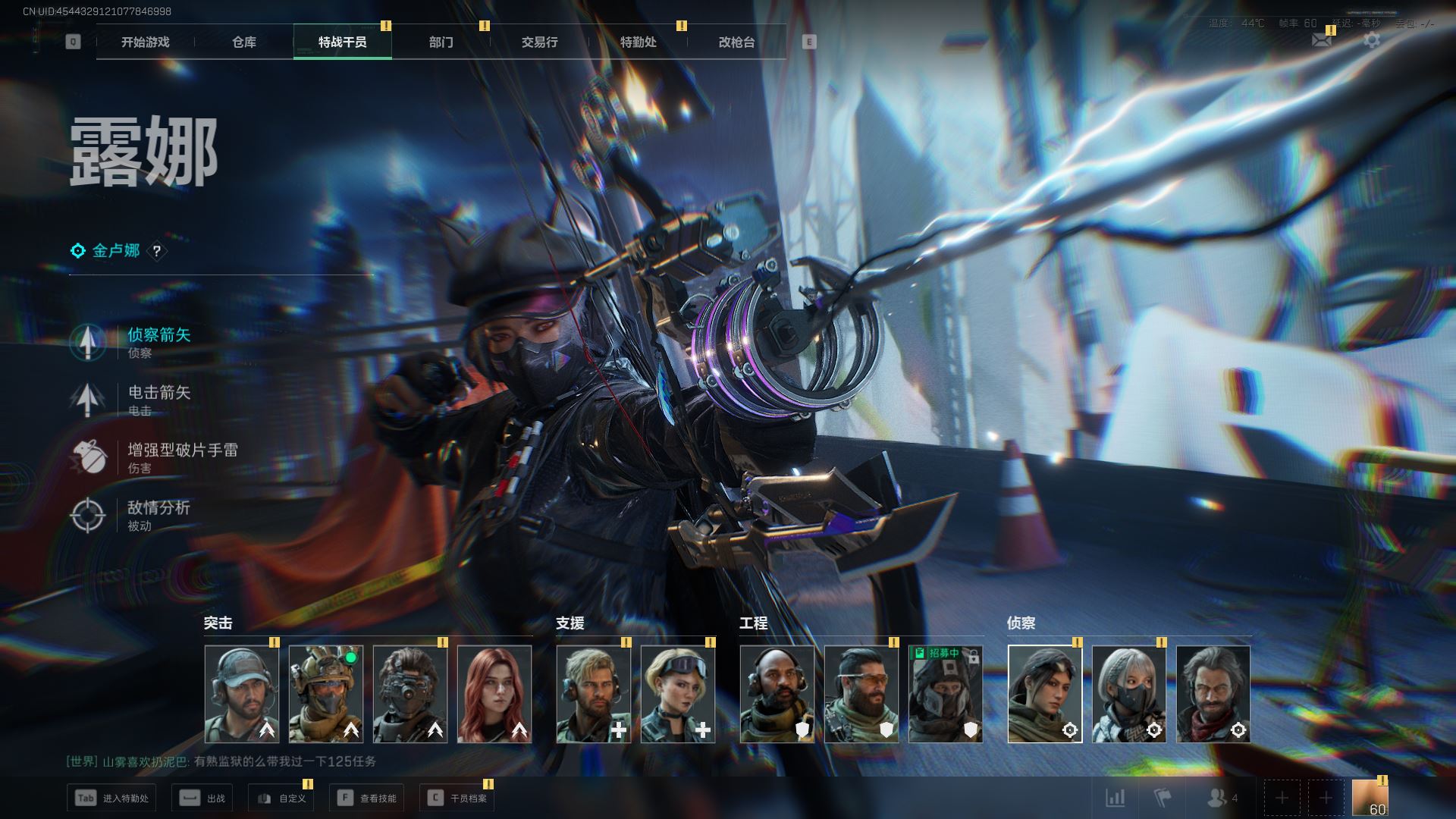The width and height of the screenshot is (1456, 819).
Task: Open the world chat message line
Action: [x=221, y=761]
